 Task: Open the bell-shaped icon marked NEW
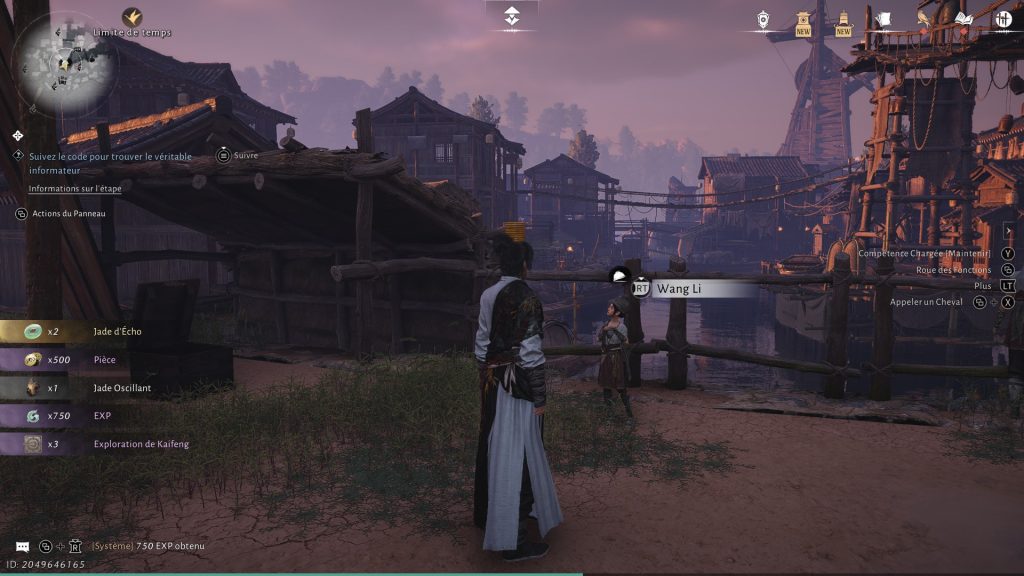pyautogui.click(x=843, y=20)
